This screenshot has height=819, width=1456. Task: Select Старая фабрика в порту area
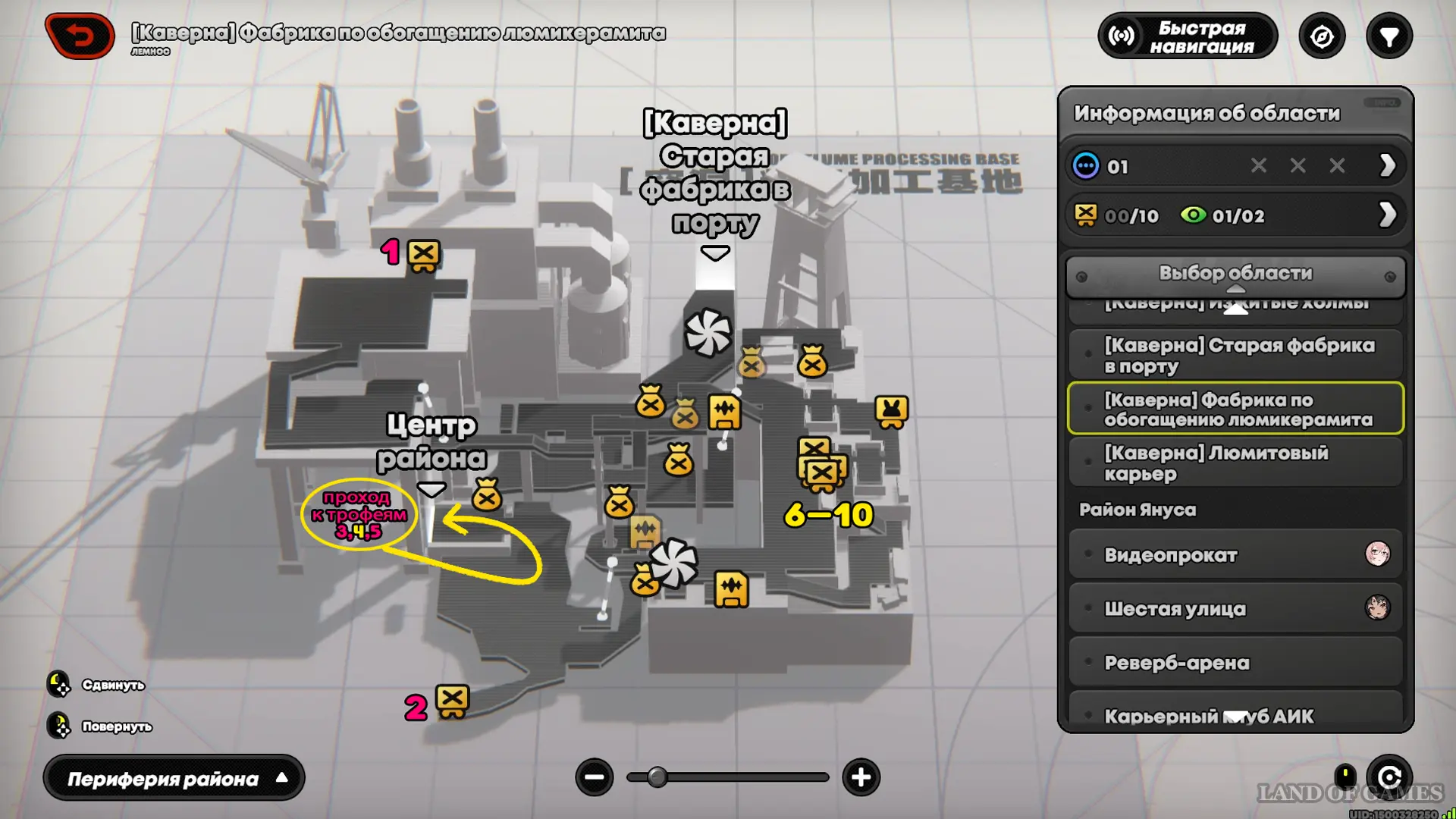(x=1235, y=356)
